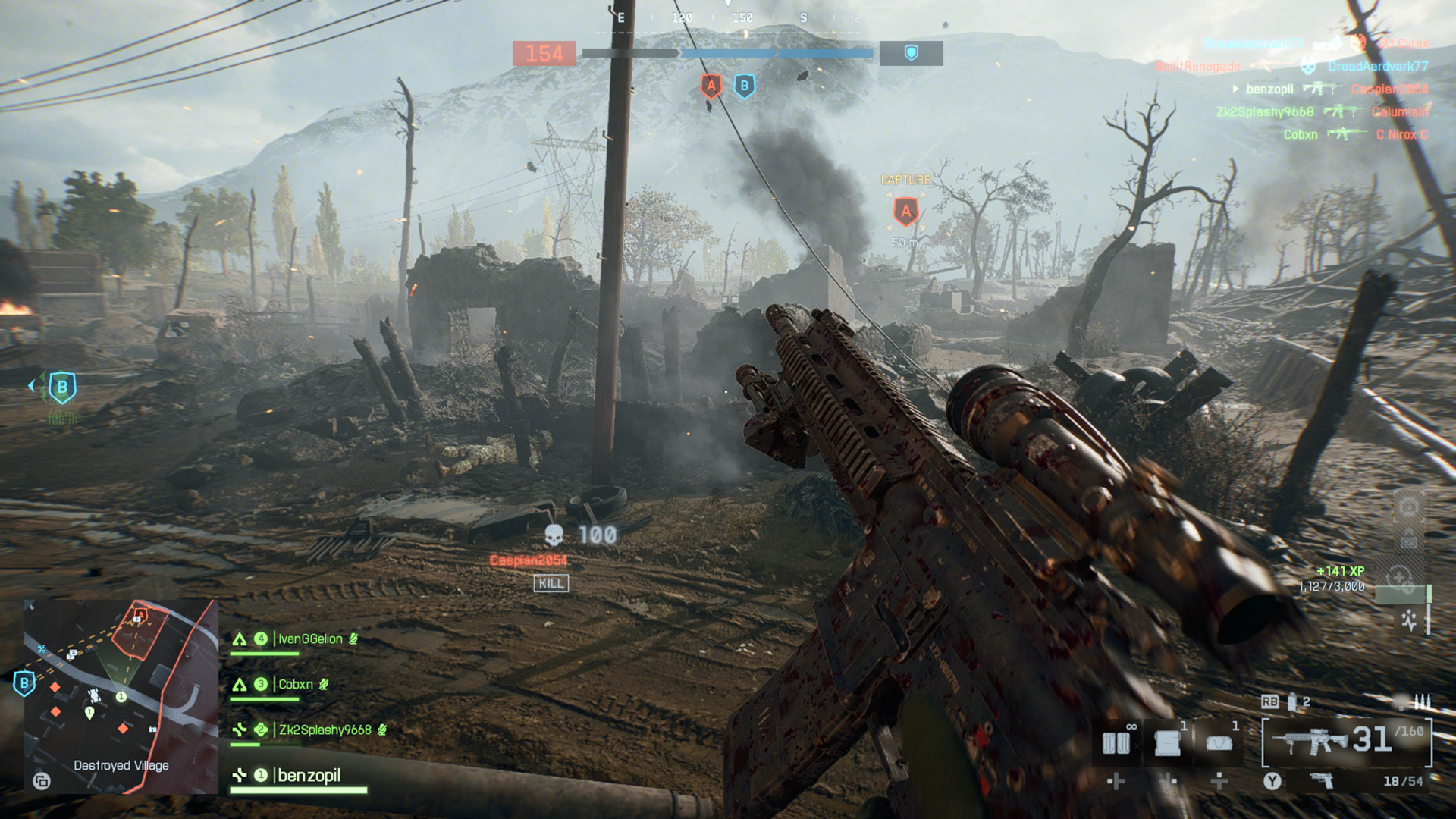Select squadmate IvanGGelion in squad list
This screenshot has width=1456, height=819.
coord(309,639)
